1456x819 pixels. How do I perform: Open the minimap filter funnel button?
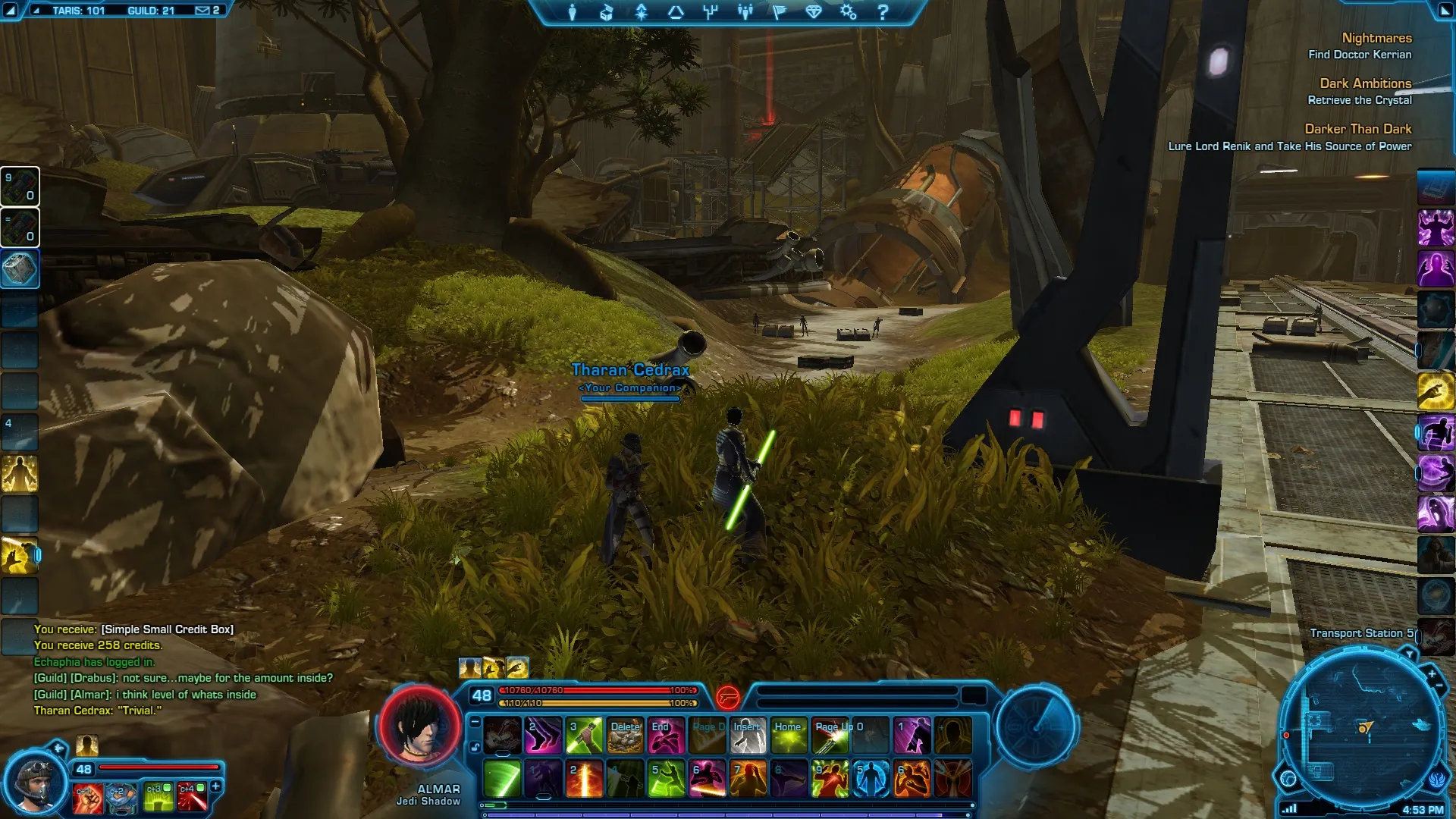pos(1409,654)
